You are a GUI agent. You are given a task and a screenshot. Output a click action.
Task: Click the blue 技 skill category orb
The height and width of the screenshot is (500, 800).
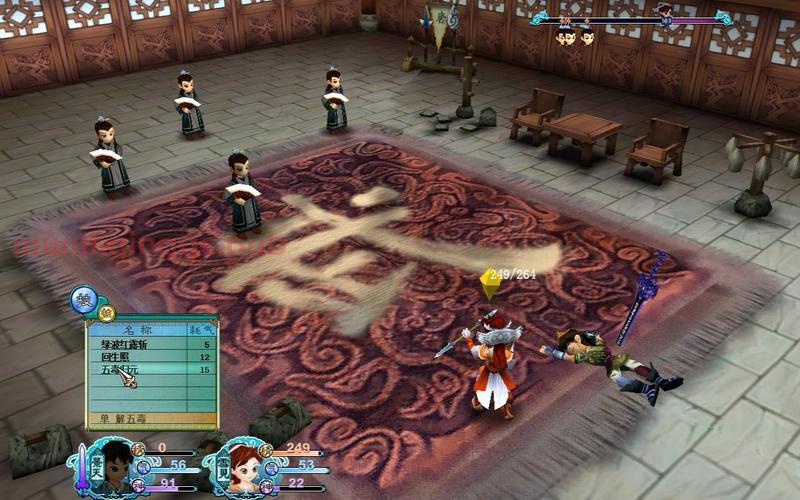(83, 298)
